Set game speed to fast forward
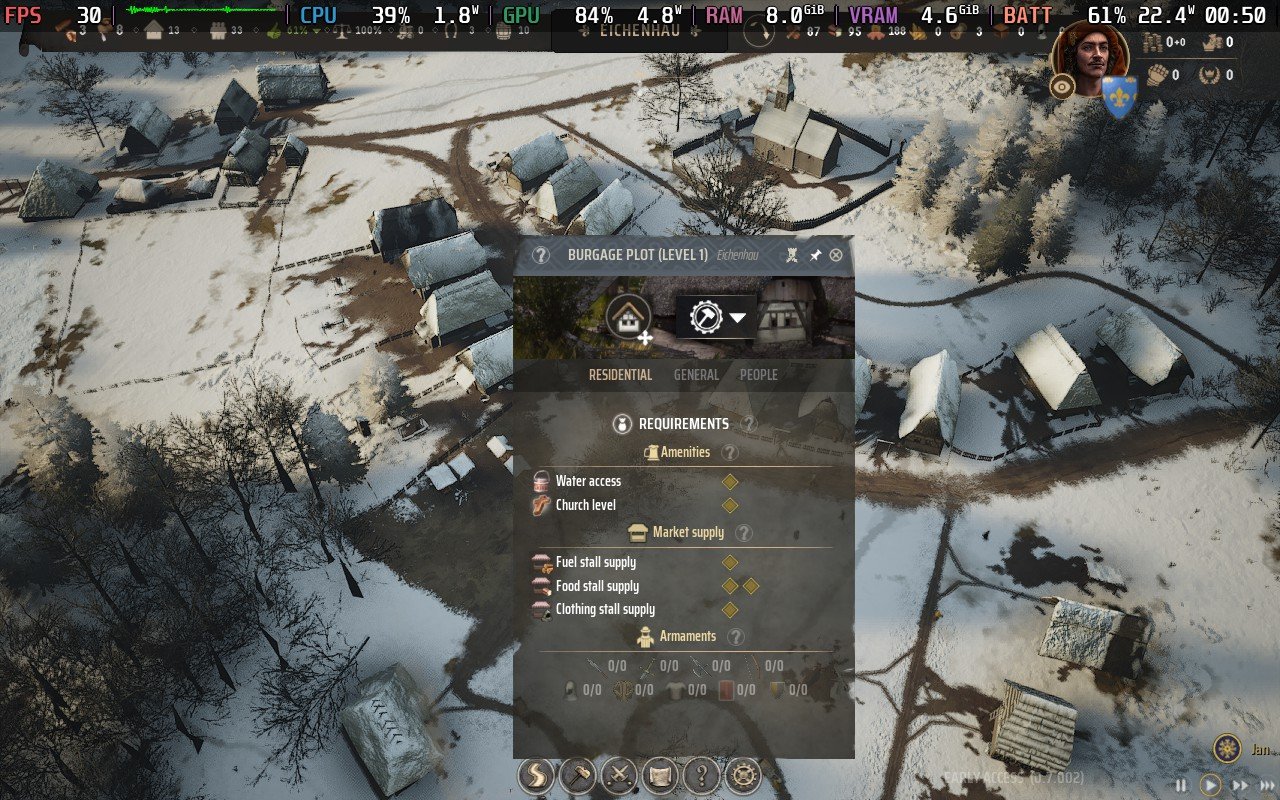Screen dimensions: 1280x800 1240,786
